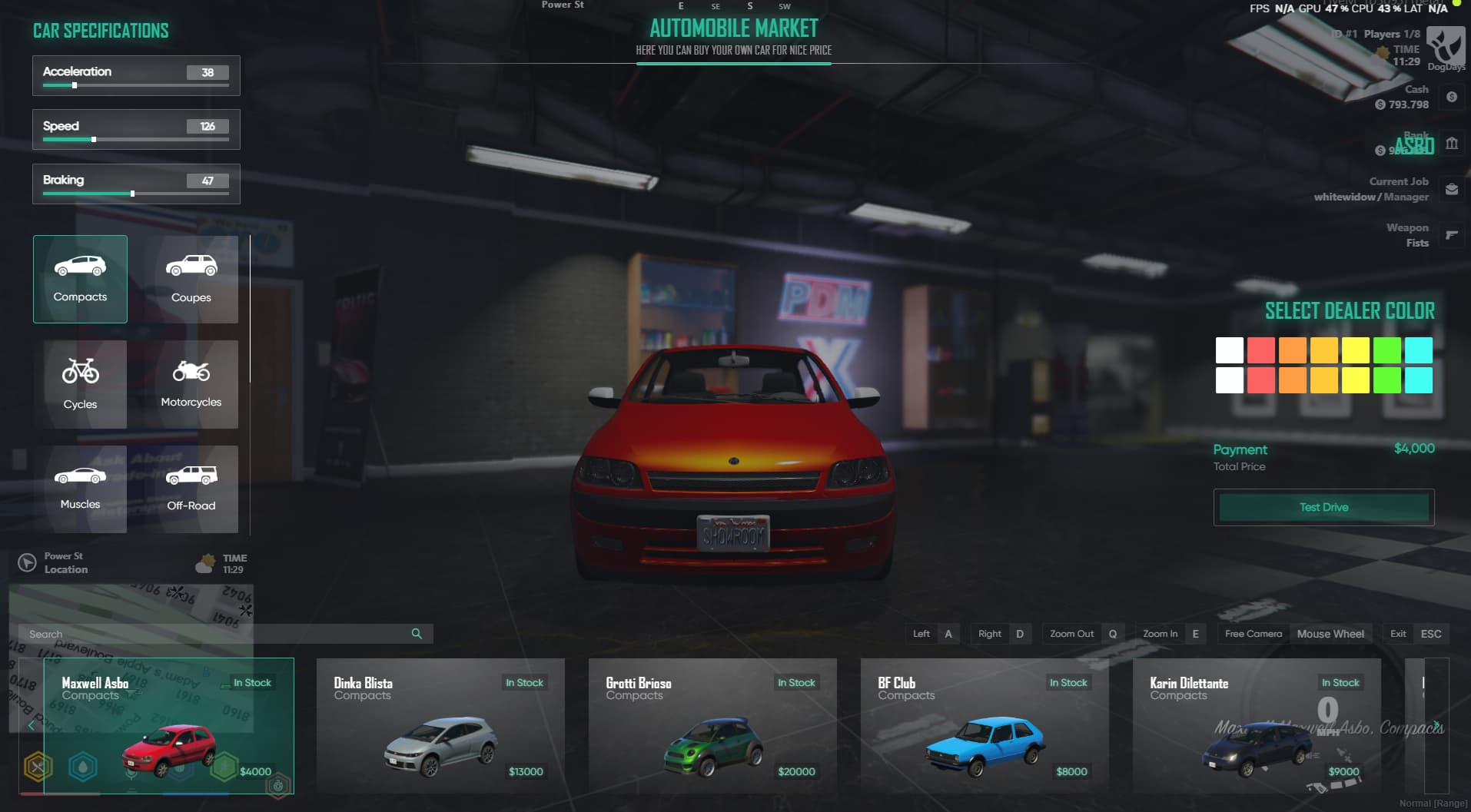
Task: Open the briefcase job icon on the sidebar
Action: (1452, 188)
